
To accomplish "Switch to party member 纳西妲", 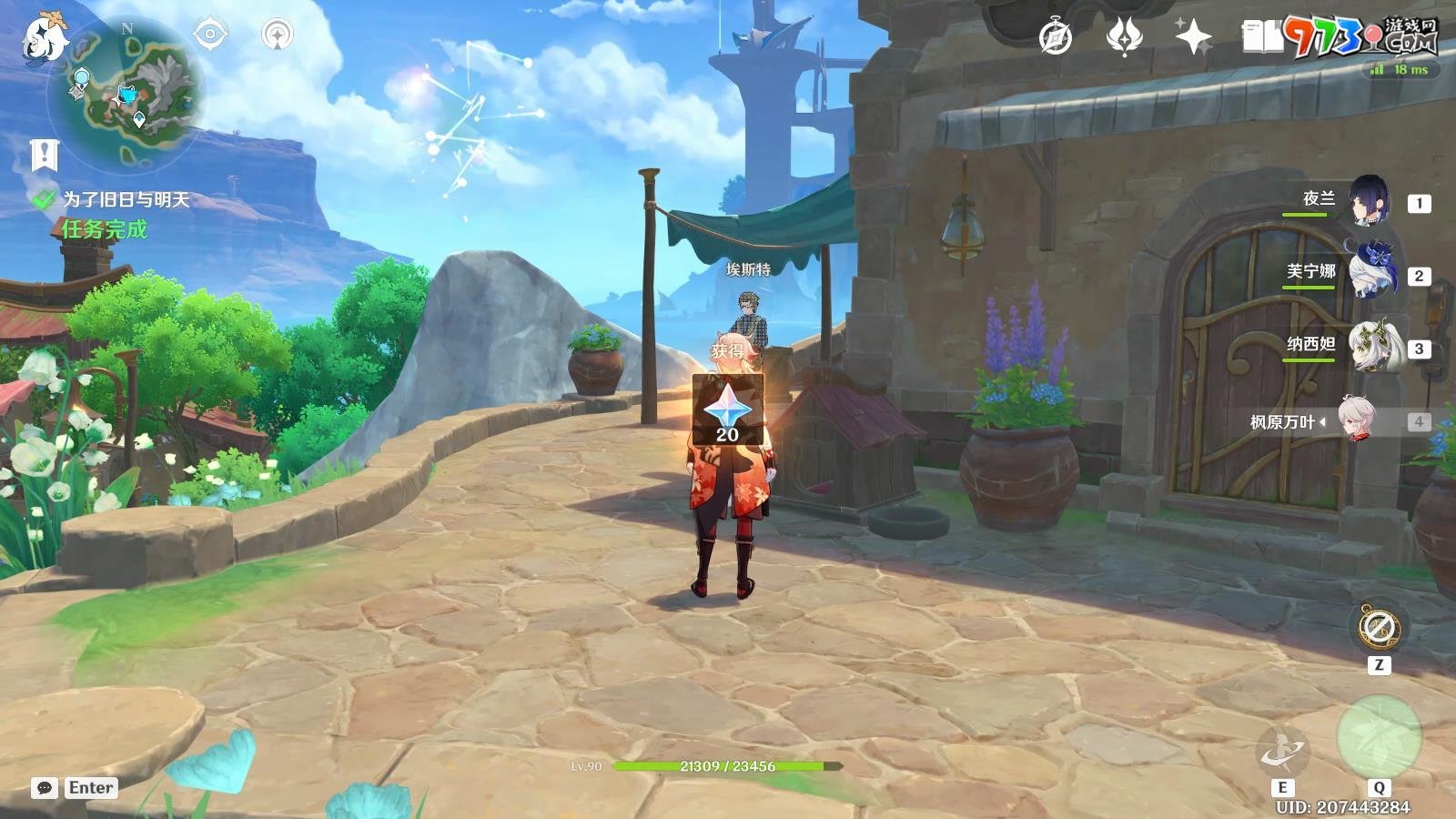I will click(1370, 347).
